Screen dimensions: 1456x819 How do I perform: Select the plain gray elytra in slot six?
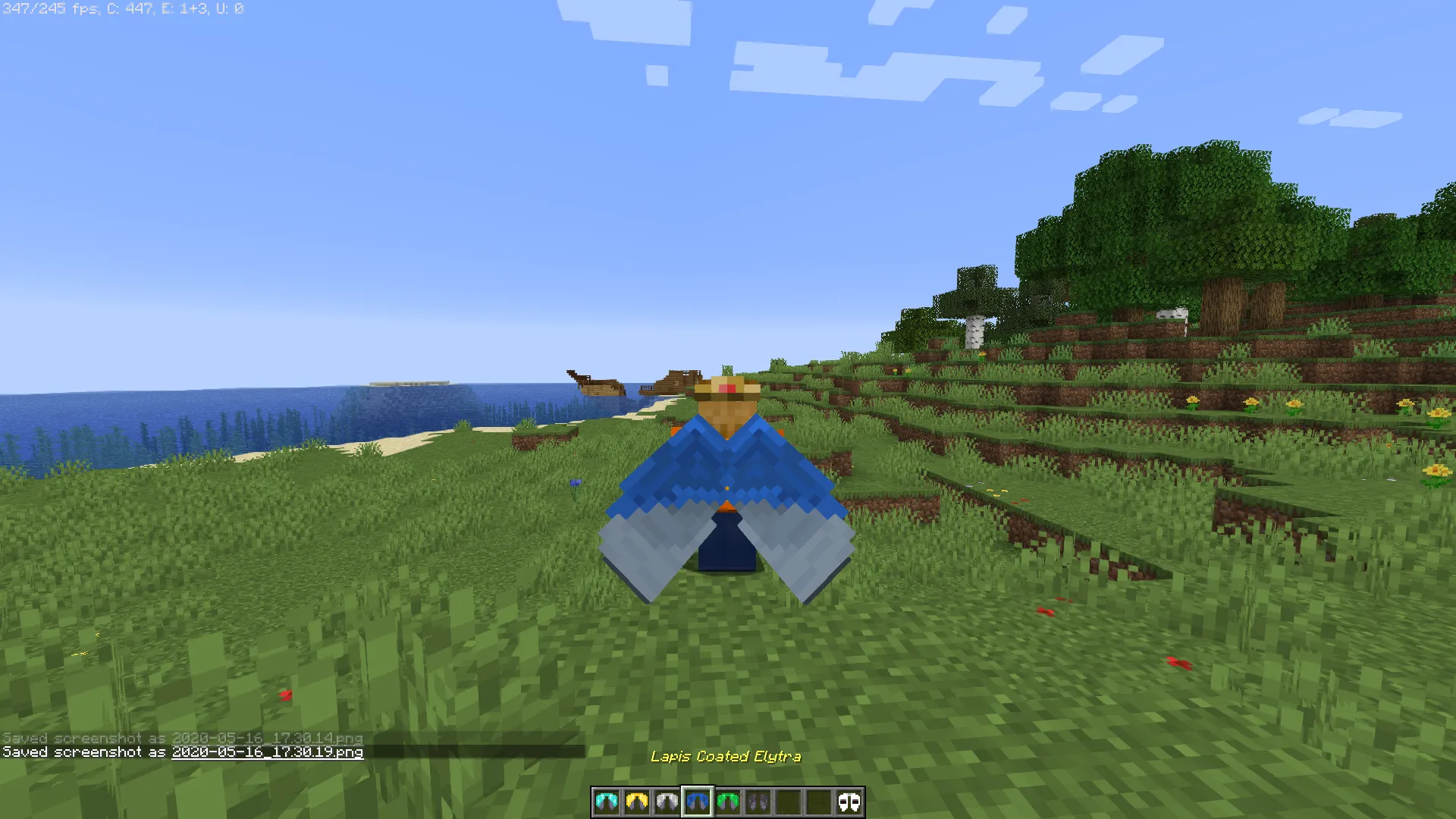pyautogui.click(x=758, y=802)
